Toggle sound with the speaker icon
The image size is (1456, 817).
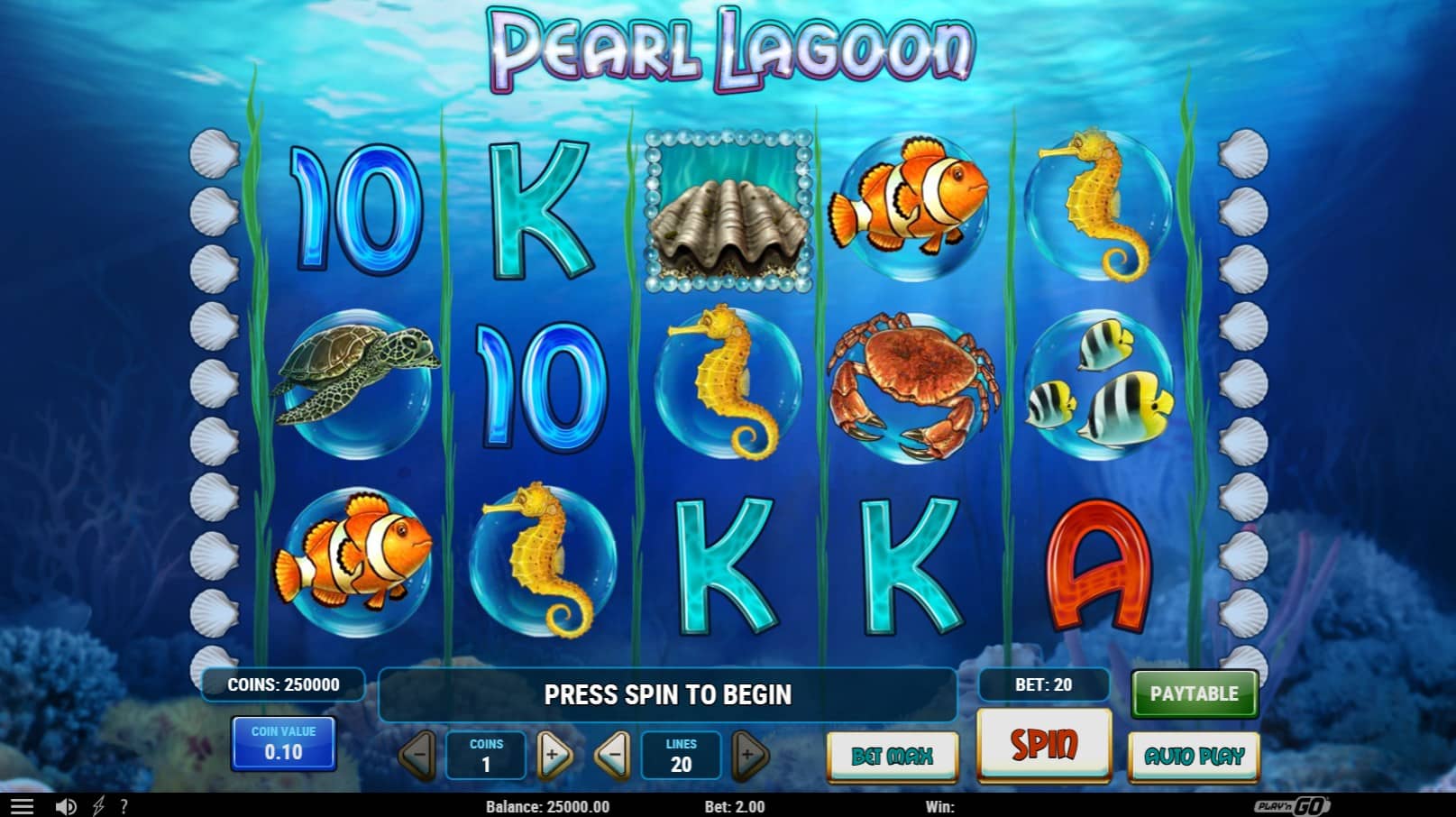coord(66,806)
